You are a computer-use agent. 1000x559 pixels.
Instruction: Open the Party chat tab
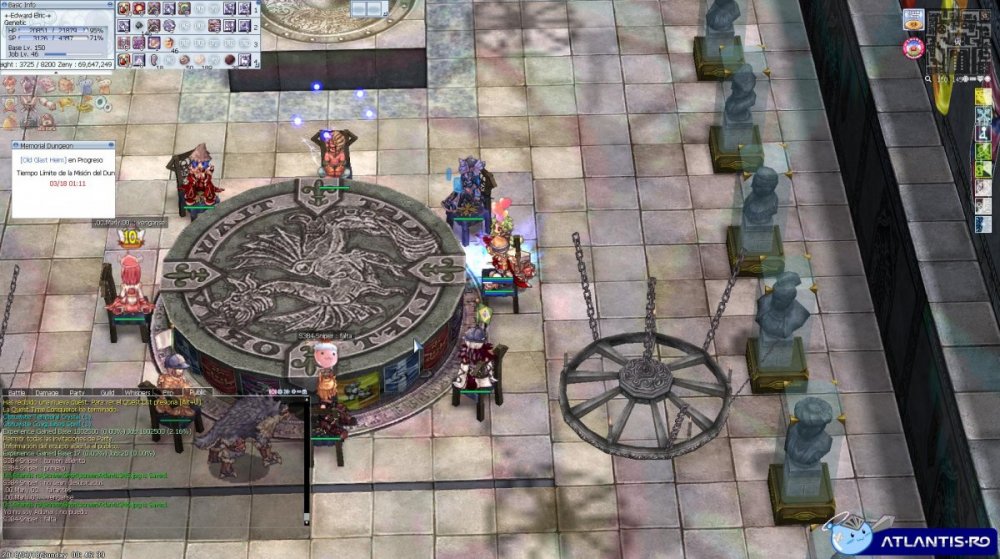point(77,392)
